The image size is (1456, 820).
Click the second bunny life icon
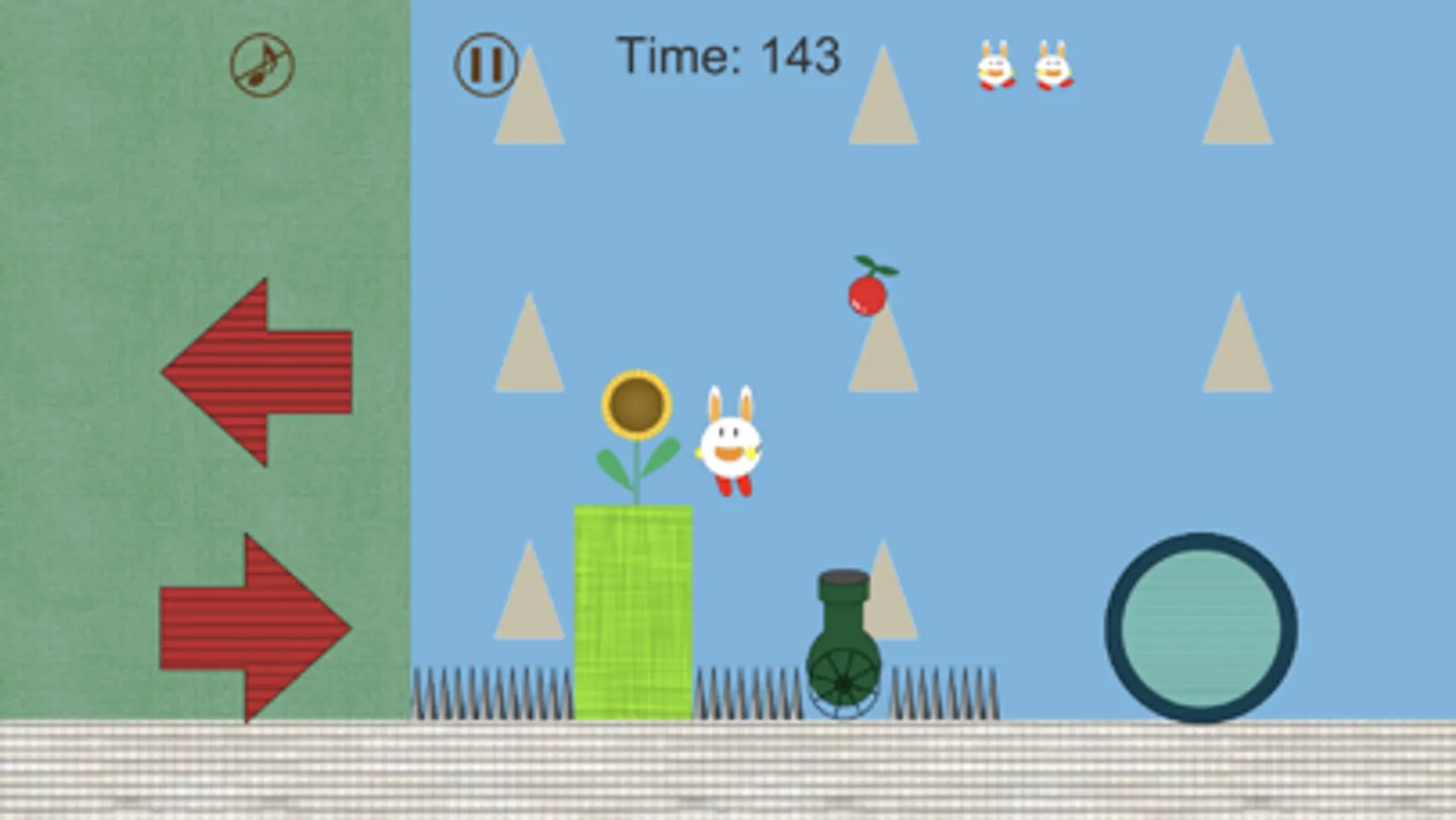click(x=1052, y=68)
